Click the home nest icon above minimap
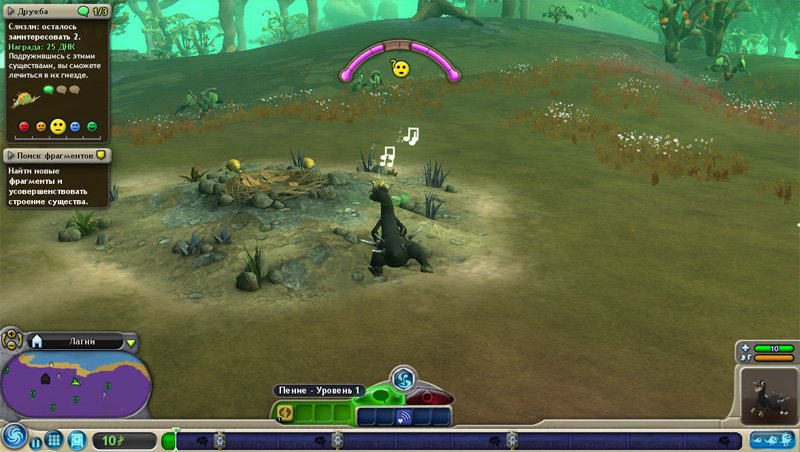The width and height of the screenshot is (800, 452). pos(37,341)
